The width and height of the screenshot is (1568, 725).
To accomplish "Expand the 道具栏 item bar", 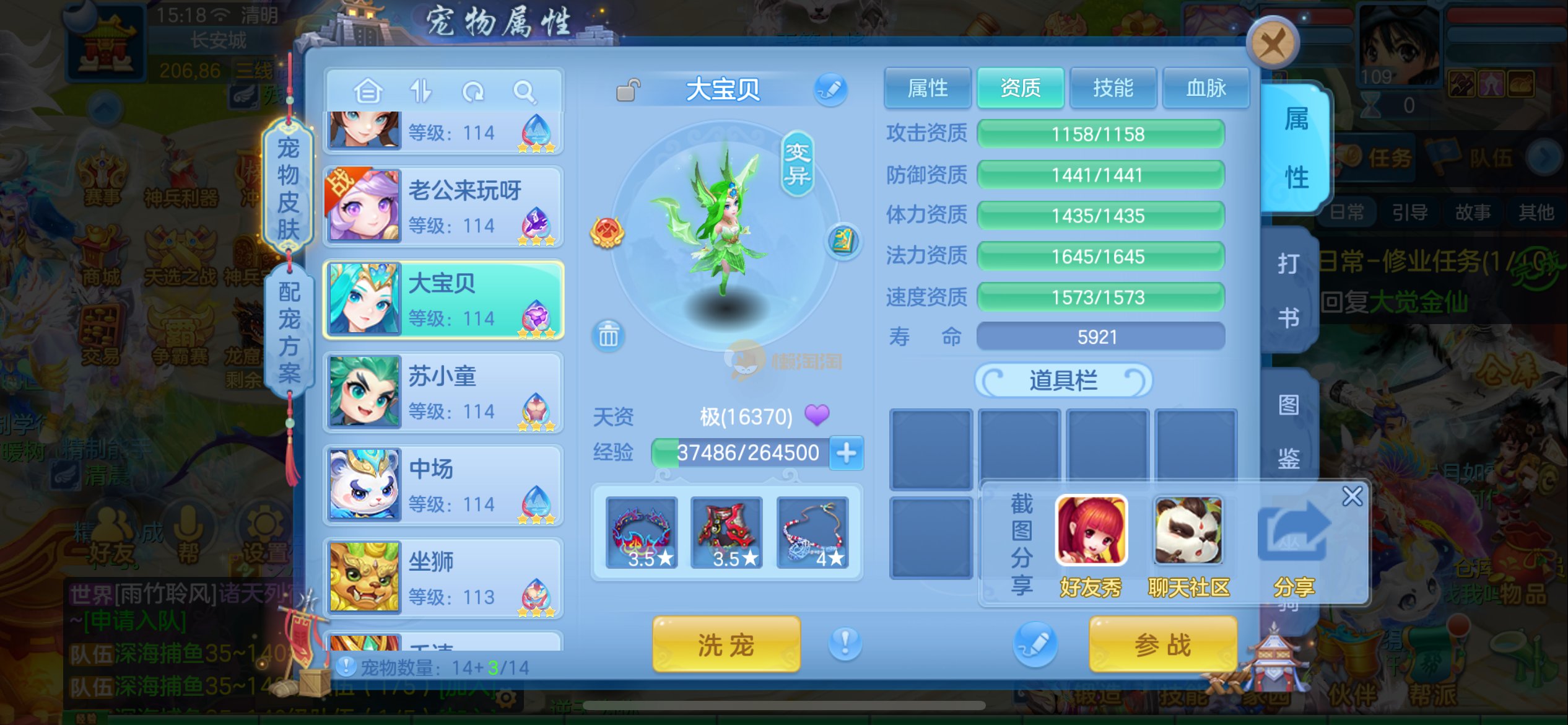I will [1063, 380].
